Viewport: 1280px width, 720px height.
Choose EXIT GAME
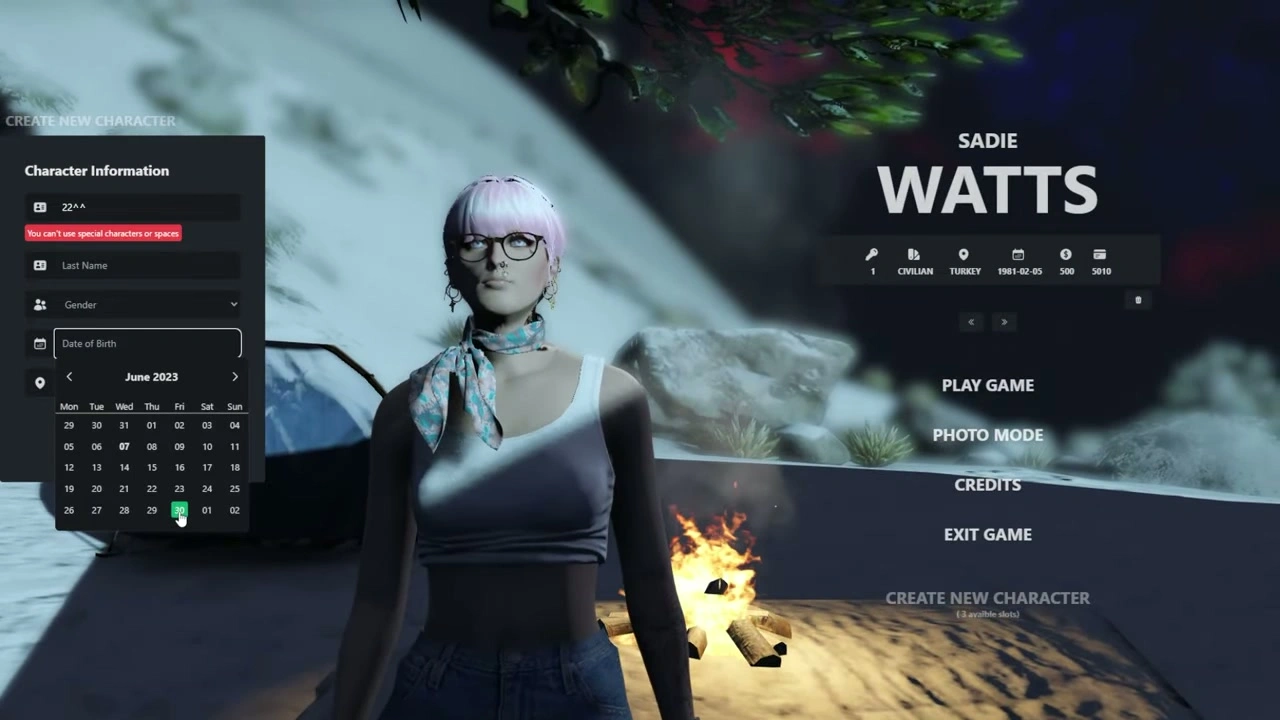(x=987, y=534)
